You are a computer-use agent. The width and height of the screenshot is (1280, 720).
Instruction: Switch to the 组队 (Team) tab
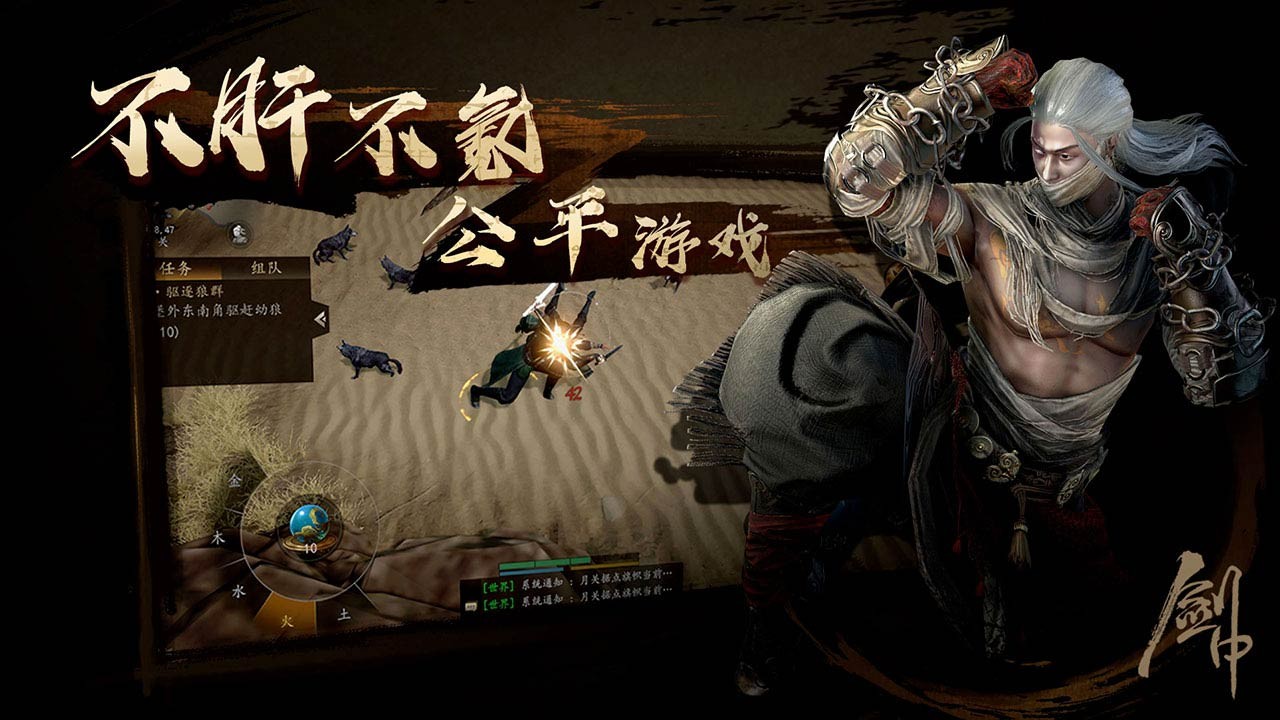pos(267,268)
